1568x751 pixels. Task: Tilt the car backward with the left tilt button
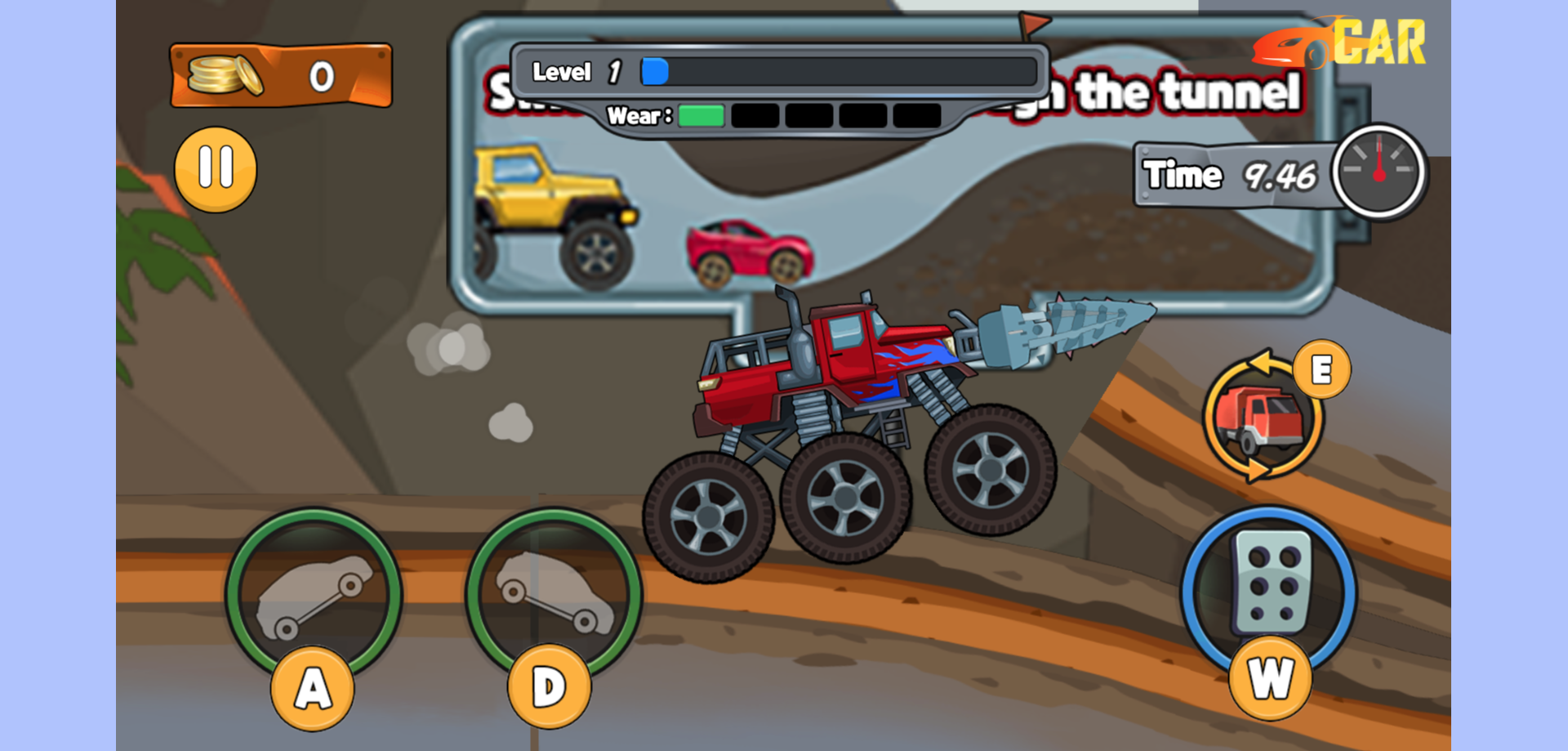pyautogui.click(x=314, y=594)
